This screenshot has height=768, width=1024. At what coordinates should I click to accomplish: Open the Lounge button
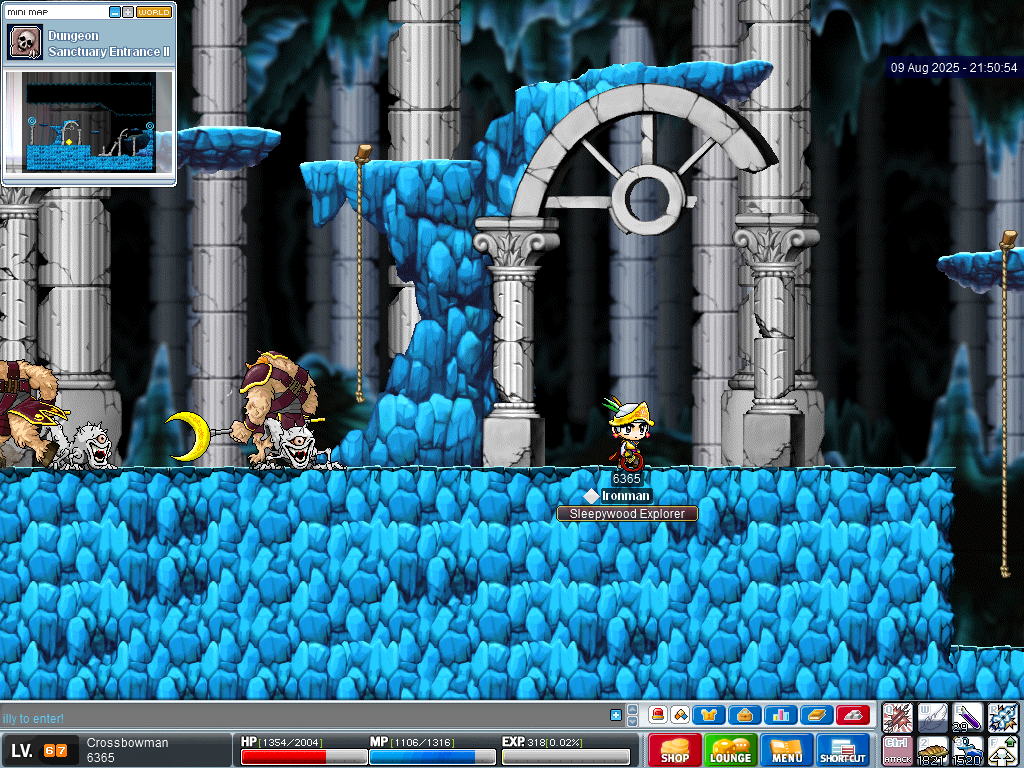pyautogui.click(x=731, y=751)
